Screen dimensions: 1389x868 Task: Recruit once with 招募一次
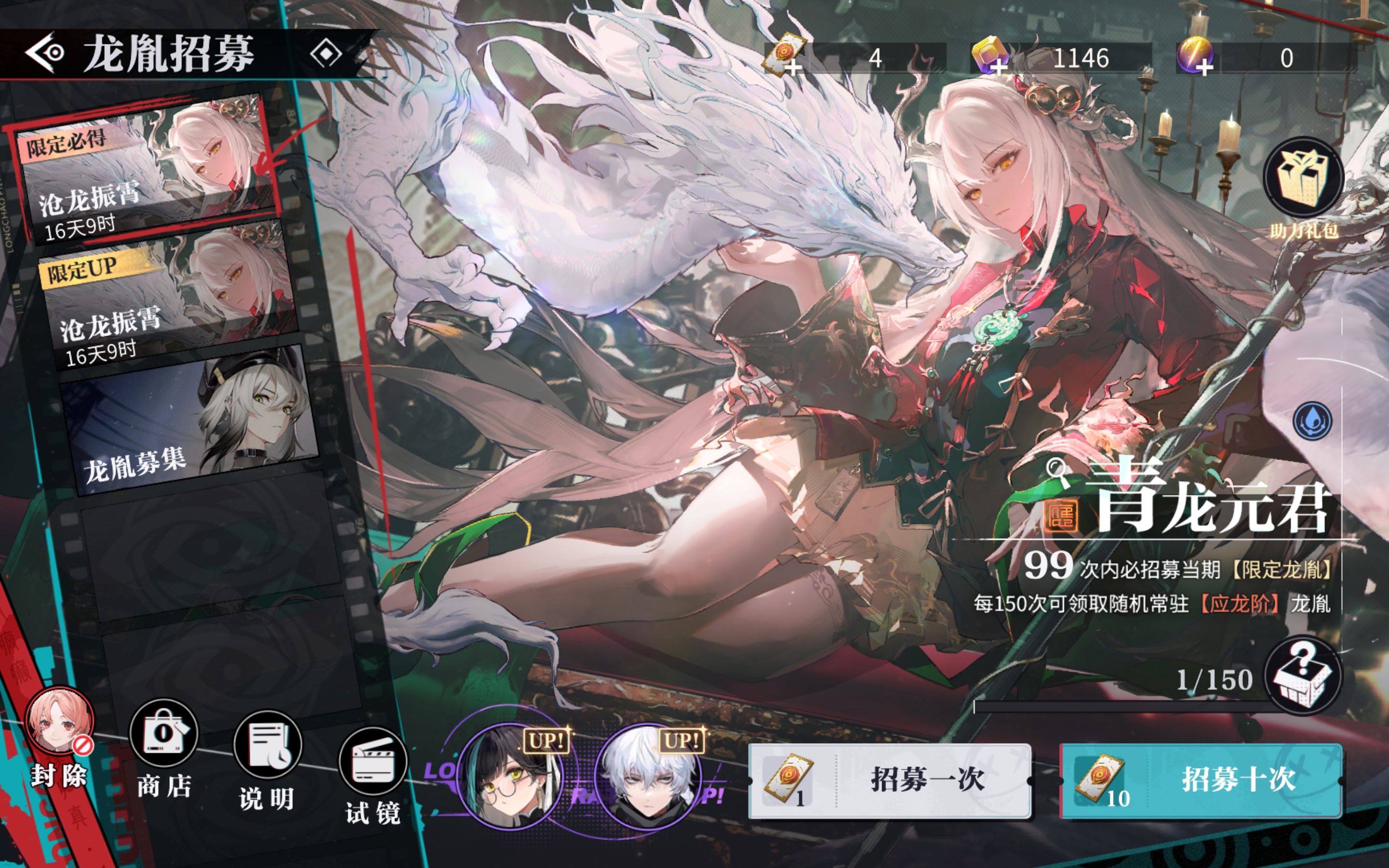click(890, 781)
